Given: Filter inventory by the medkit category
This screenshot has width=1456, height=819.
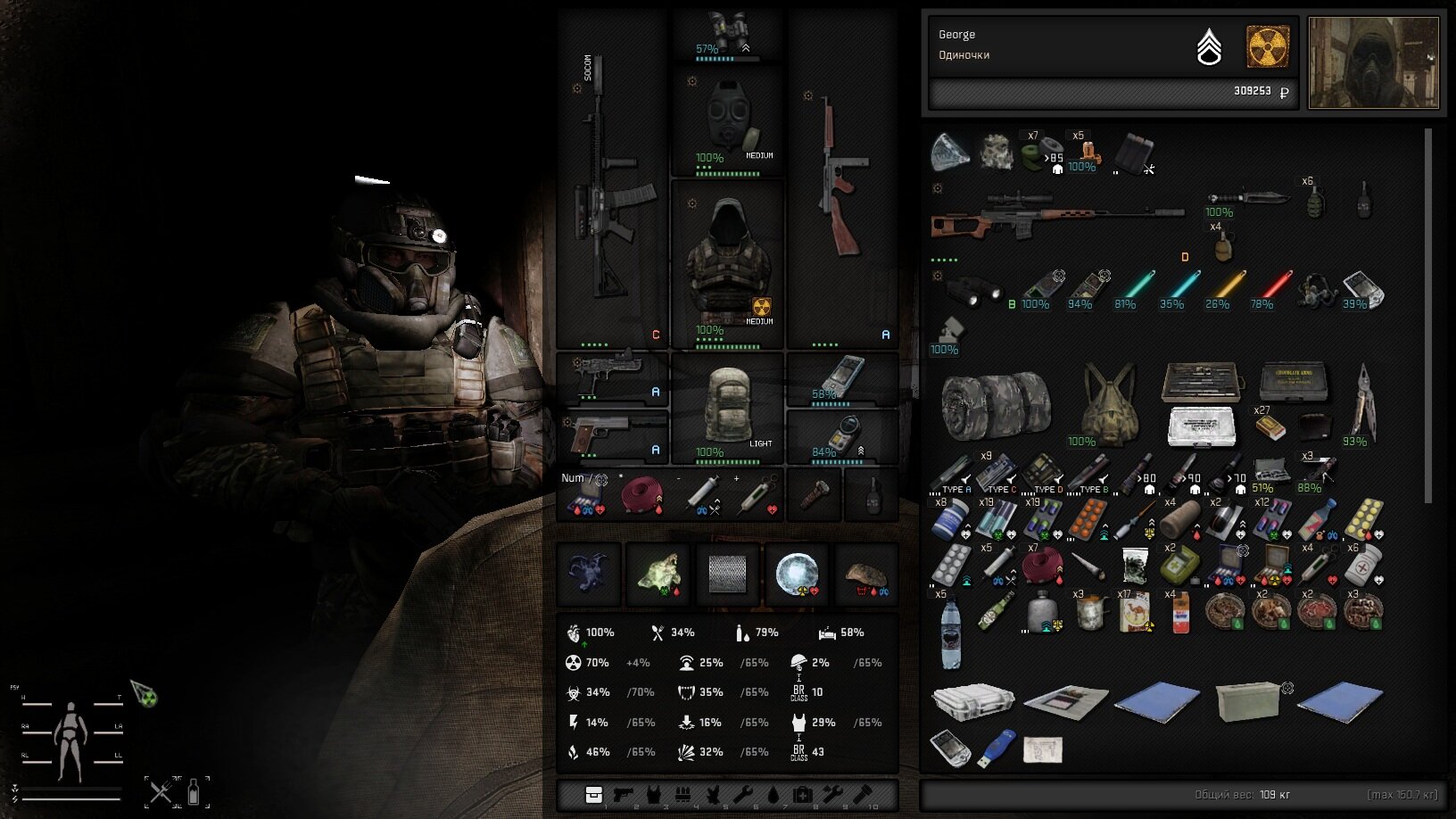Looking at the screenshot, I should click(x=802, y=795).
